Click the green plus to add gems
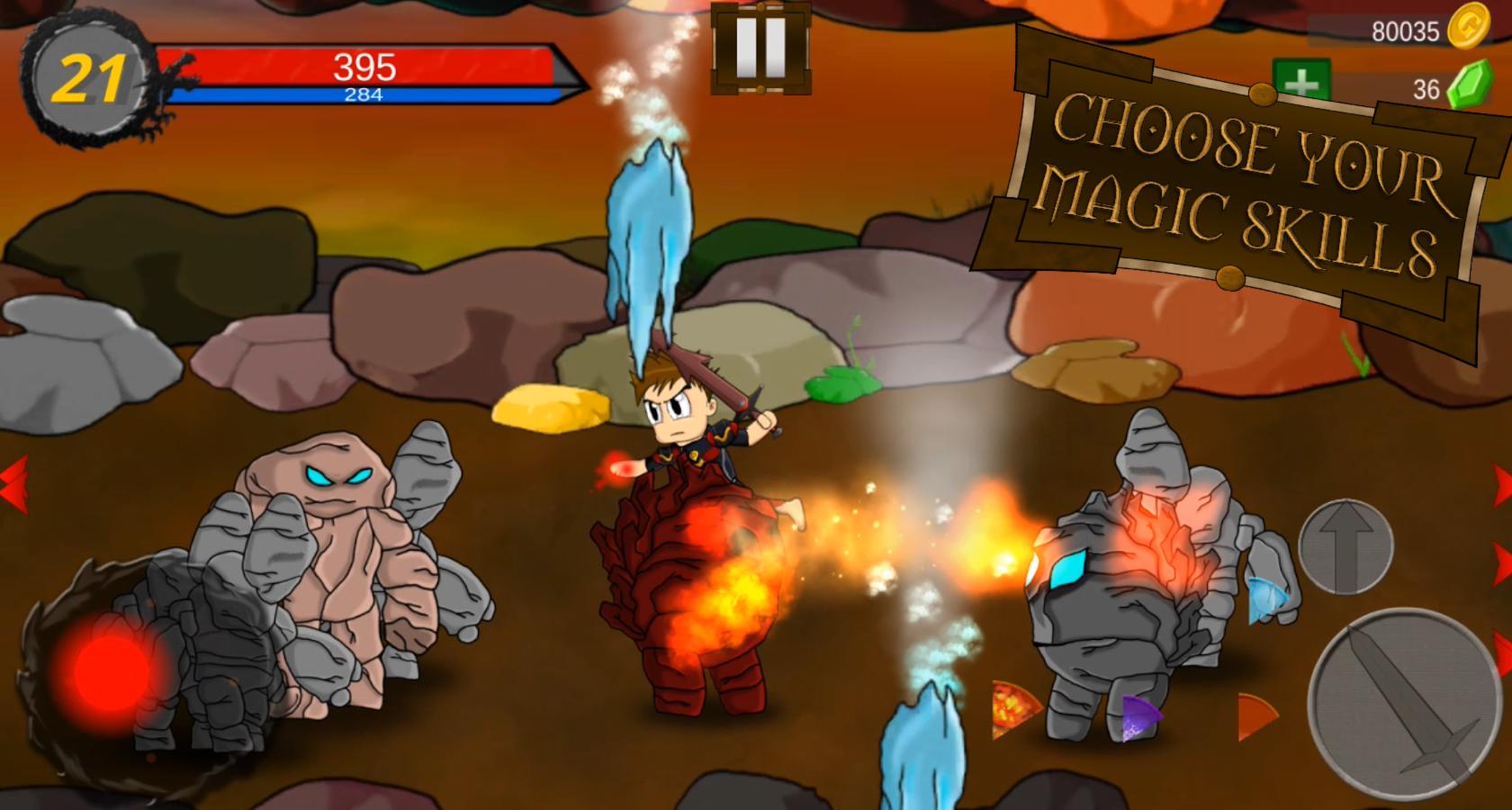Image resolution: width=1512 pixels, height=810 pixels. pyautogui.click(x=1300, y=83)
